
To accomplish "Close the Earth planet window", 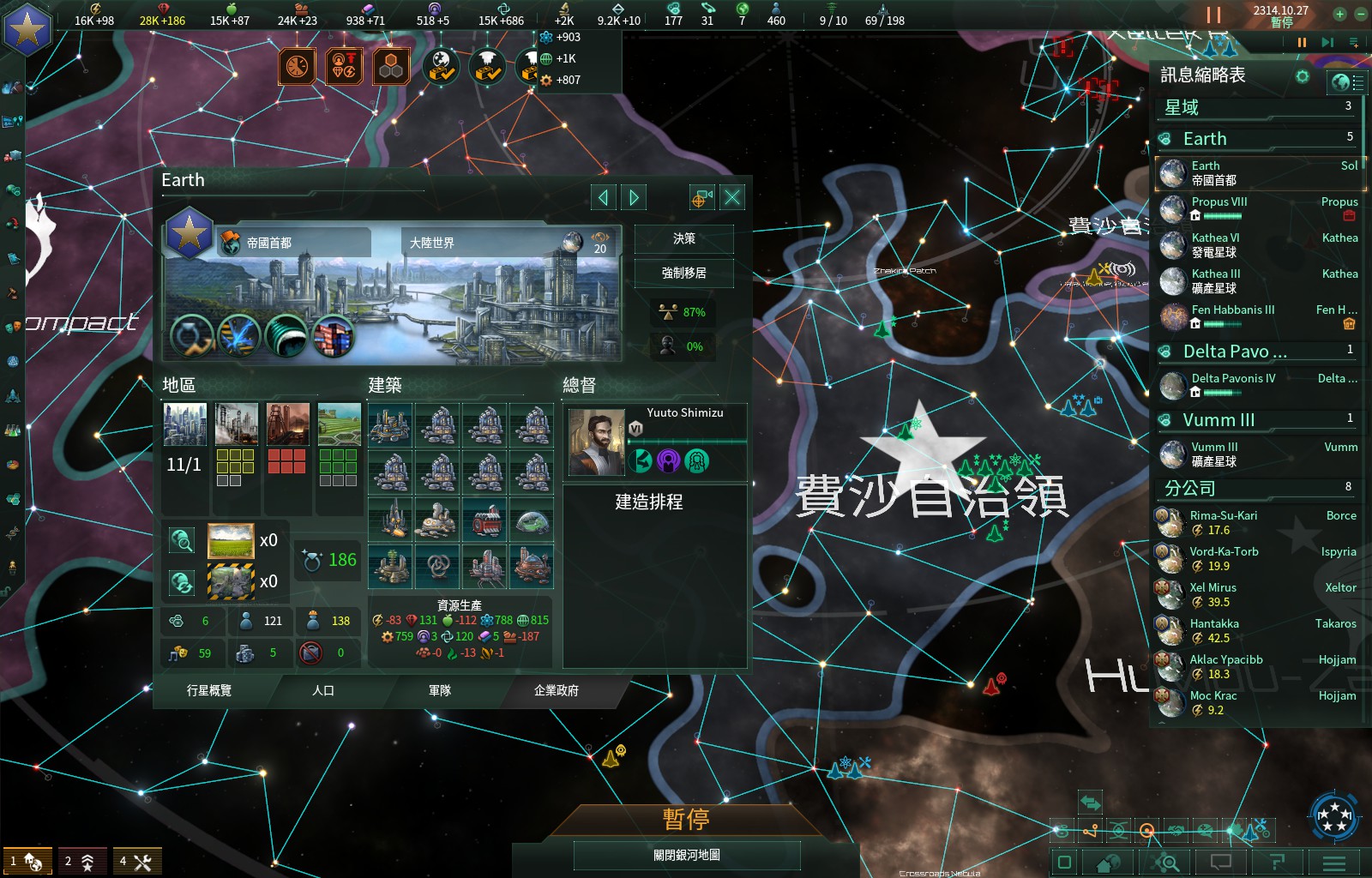I will coord(732,198).
